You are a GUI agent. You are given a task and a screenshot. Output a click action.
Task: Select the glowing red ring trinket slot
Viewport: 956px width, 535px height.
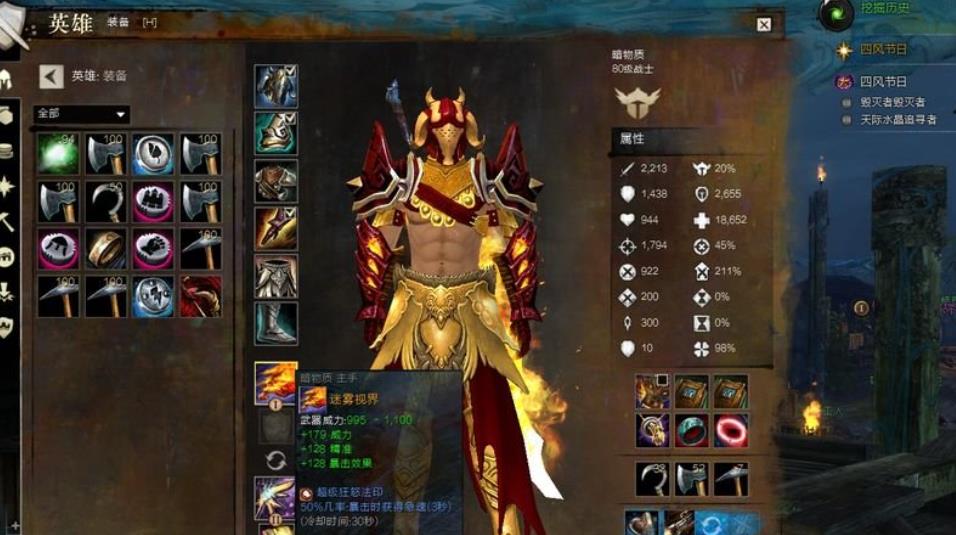730,430
